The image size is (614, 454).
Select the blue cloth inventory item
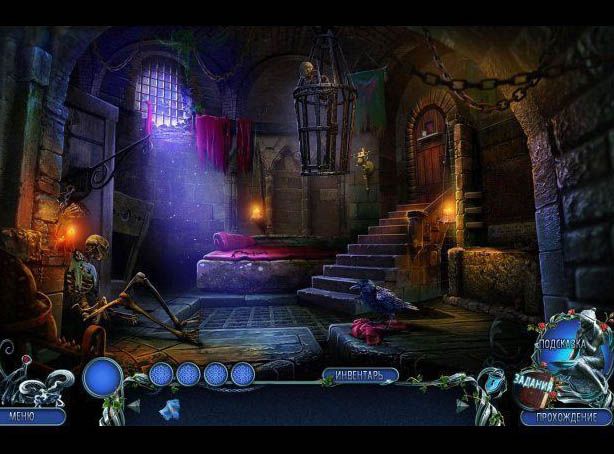(169, 408)
